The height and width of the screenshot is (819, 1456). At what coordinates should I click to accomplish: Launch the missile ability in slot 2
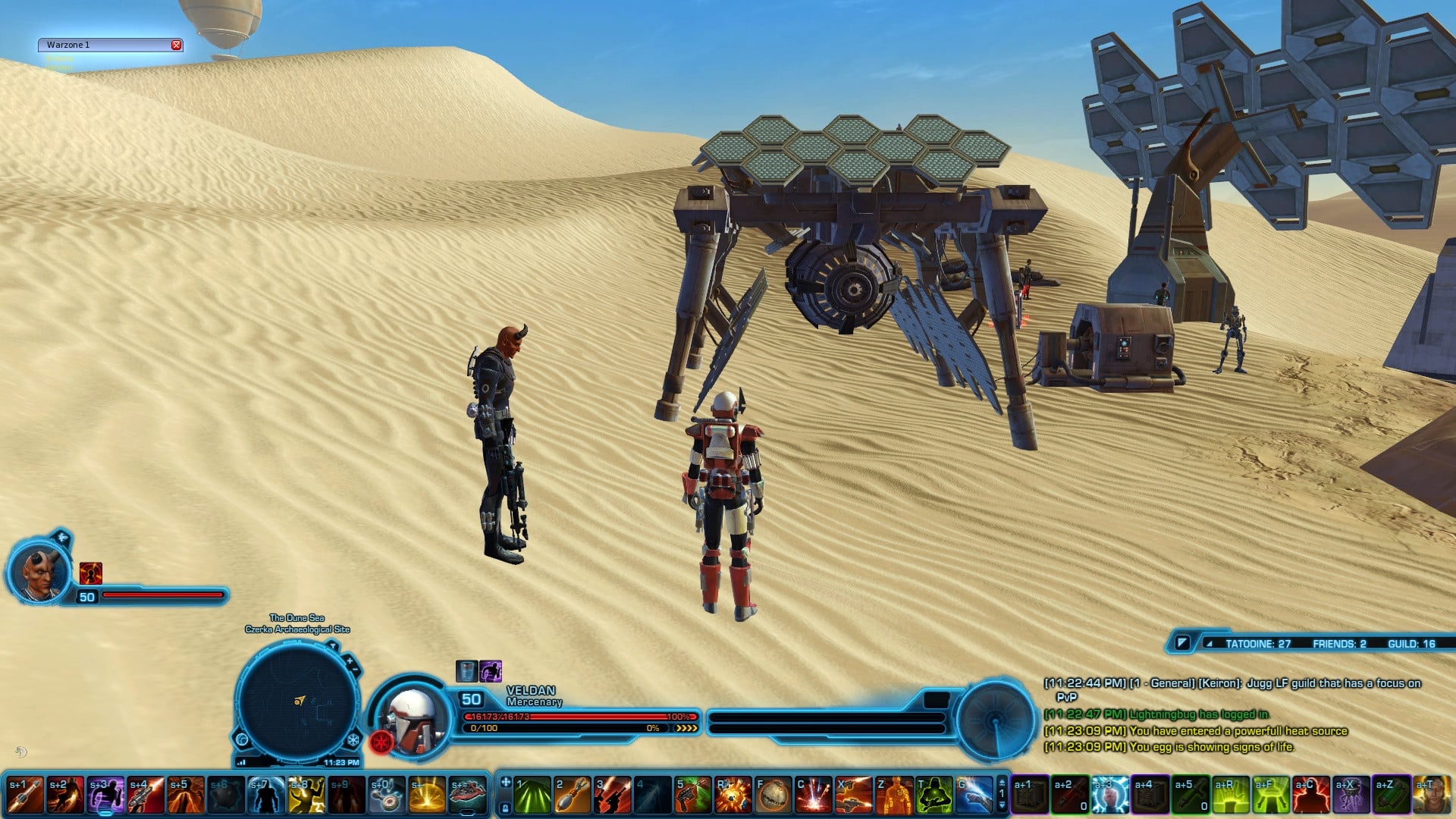point(573,795)
